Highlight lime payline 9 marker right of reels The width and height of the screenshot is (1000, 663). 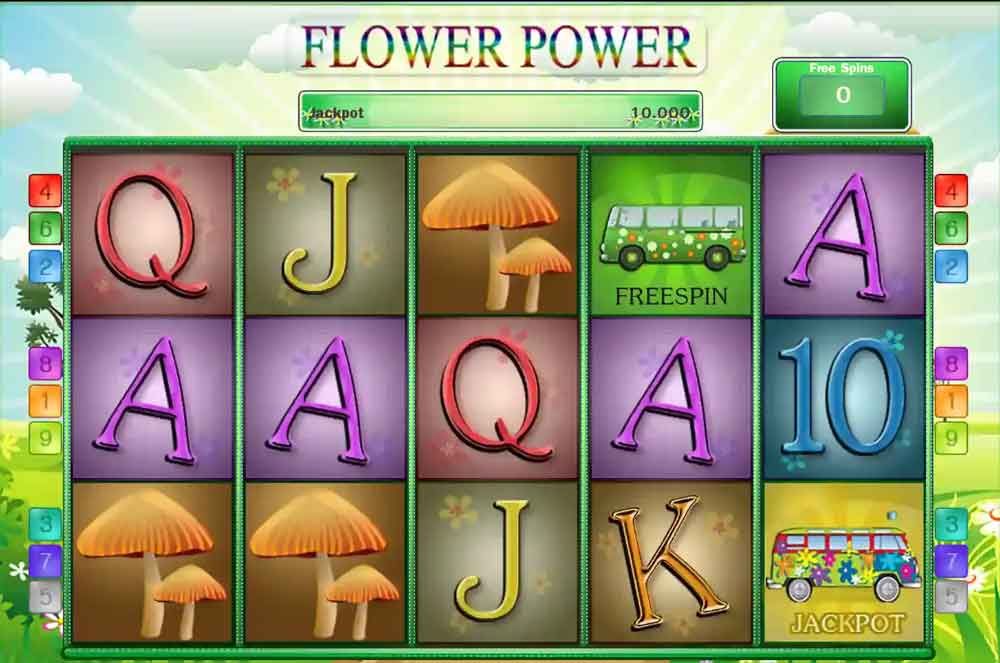[951, 438]
